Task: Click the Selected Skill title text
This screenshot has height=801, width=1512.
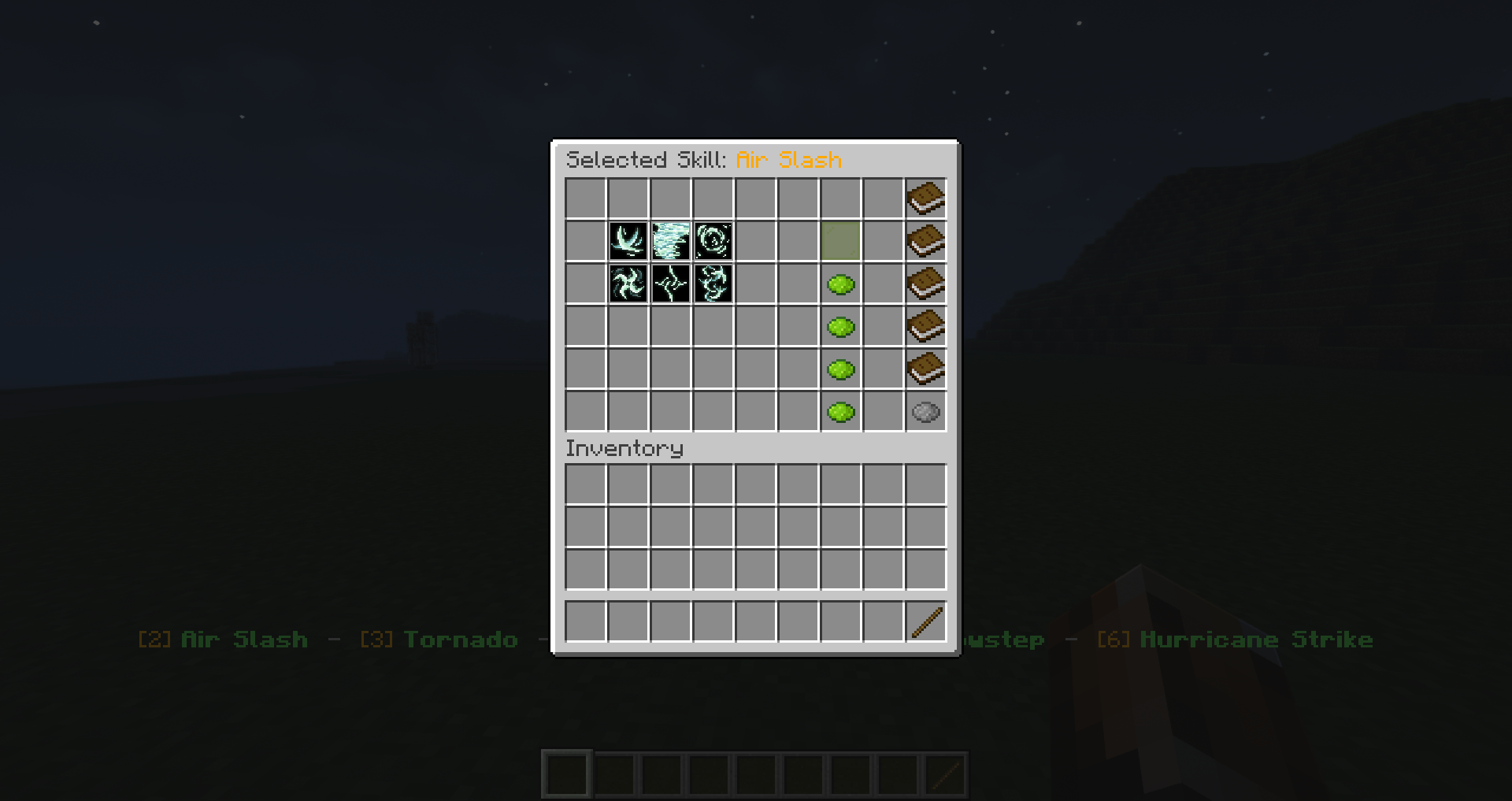Action: coord(703,159)
